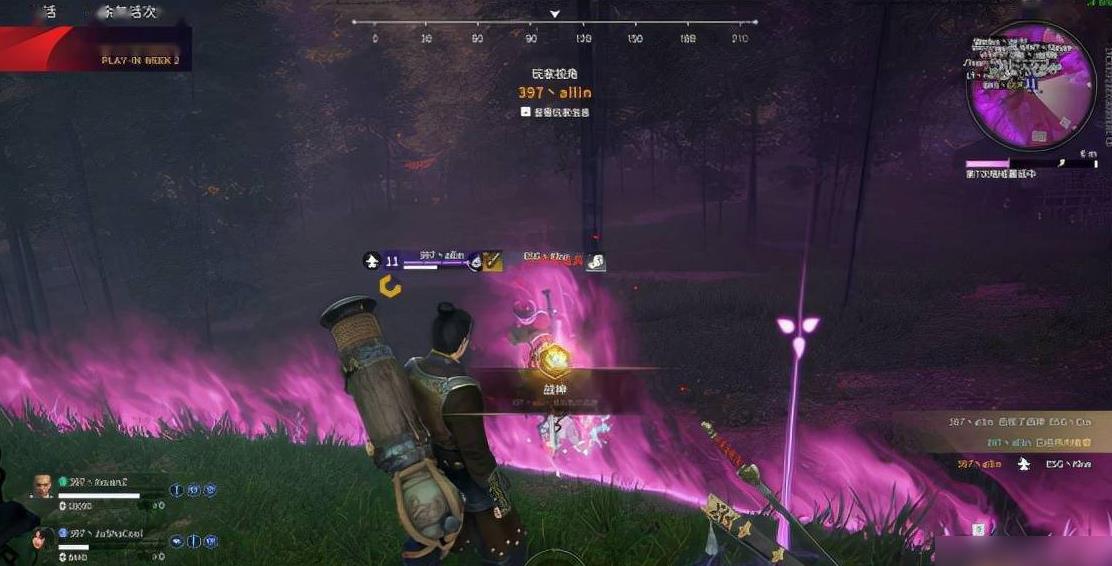Select the bald teammate portrait
This screenshot has height=566, width=1112.
coord(41,487)
